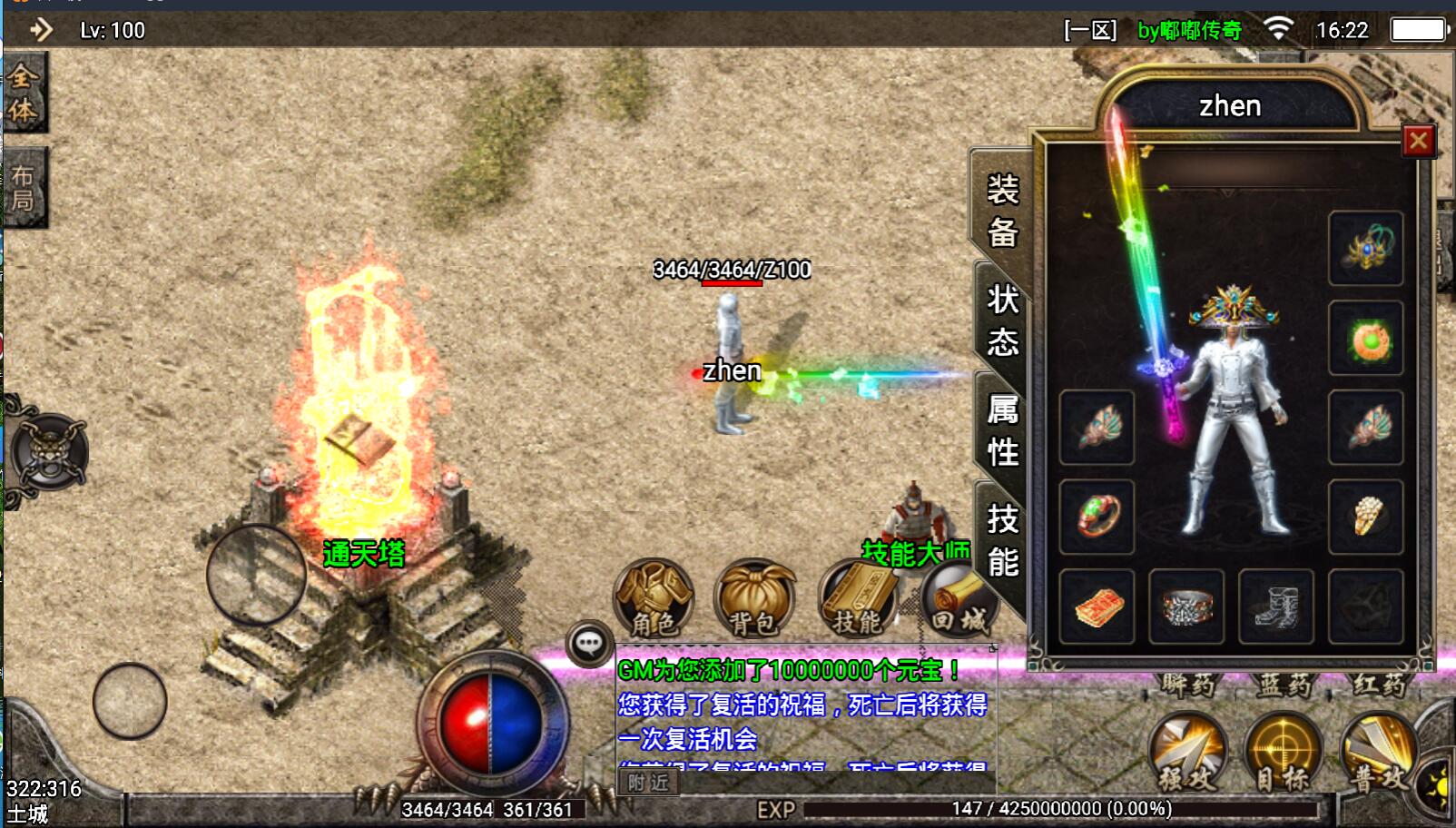The height and width of the screenshot is (828, 1456).
Task: Switch to the 装备 equipment tab
Action: (x=1002, y=211)
